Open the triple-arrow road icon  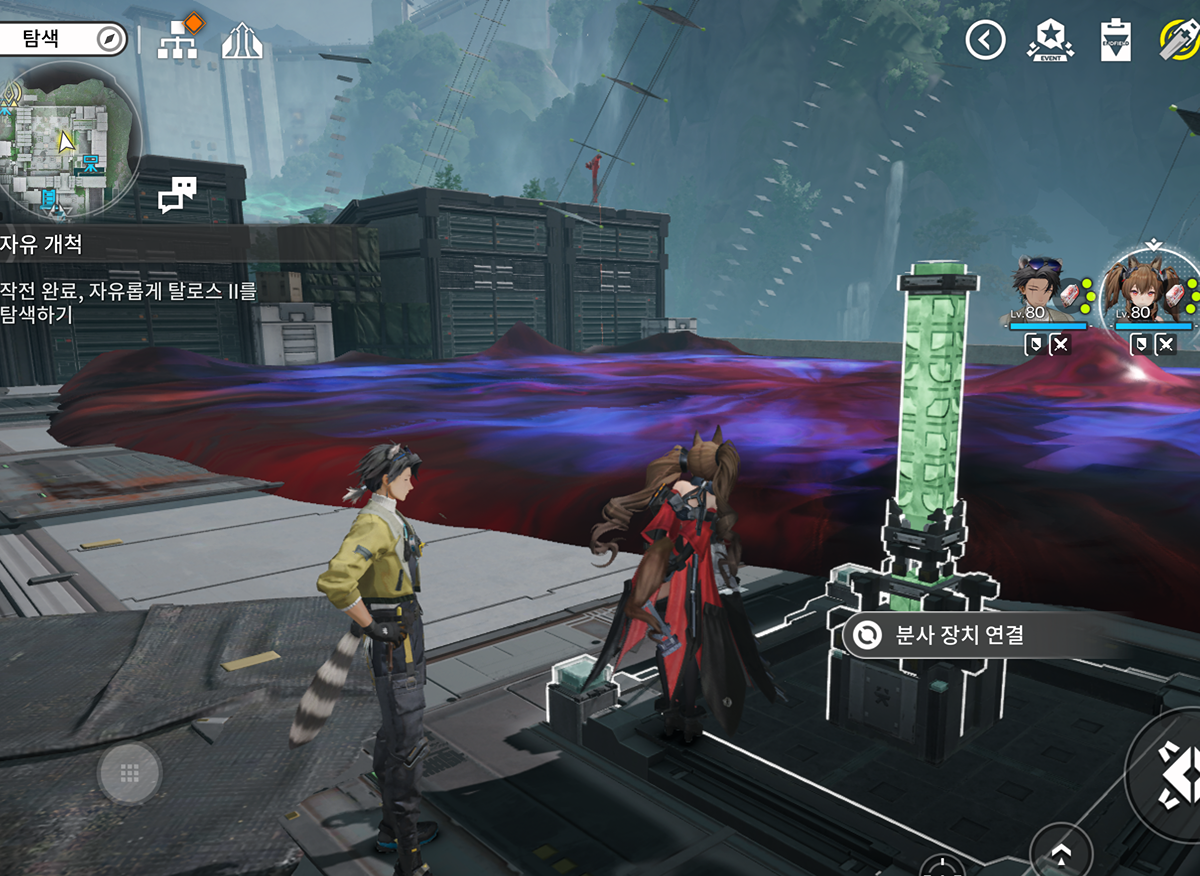click(x=241, y=40)
